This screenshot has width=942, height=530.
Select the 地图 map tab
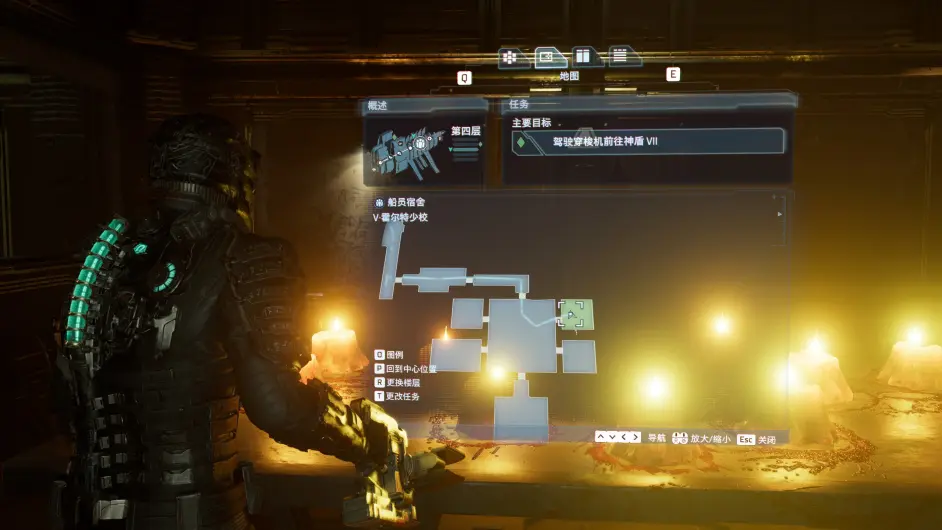point(549,57)
